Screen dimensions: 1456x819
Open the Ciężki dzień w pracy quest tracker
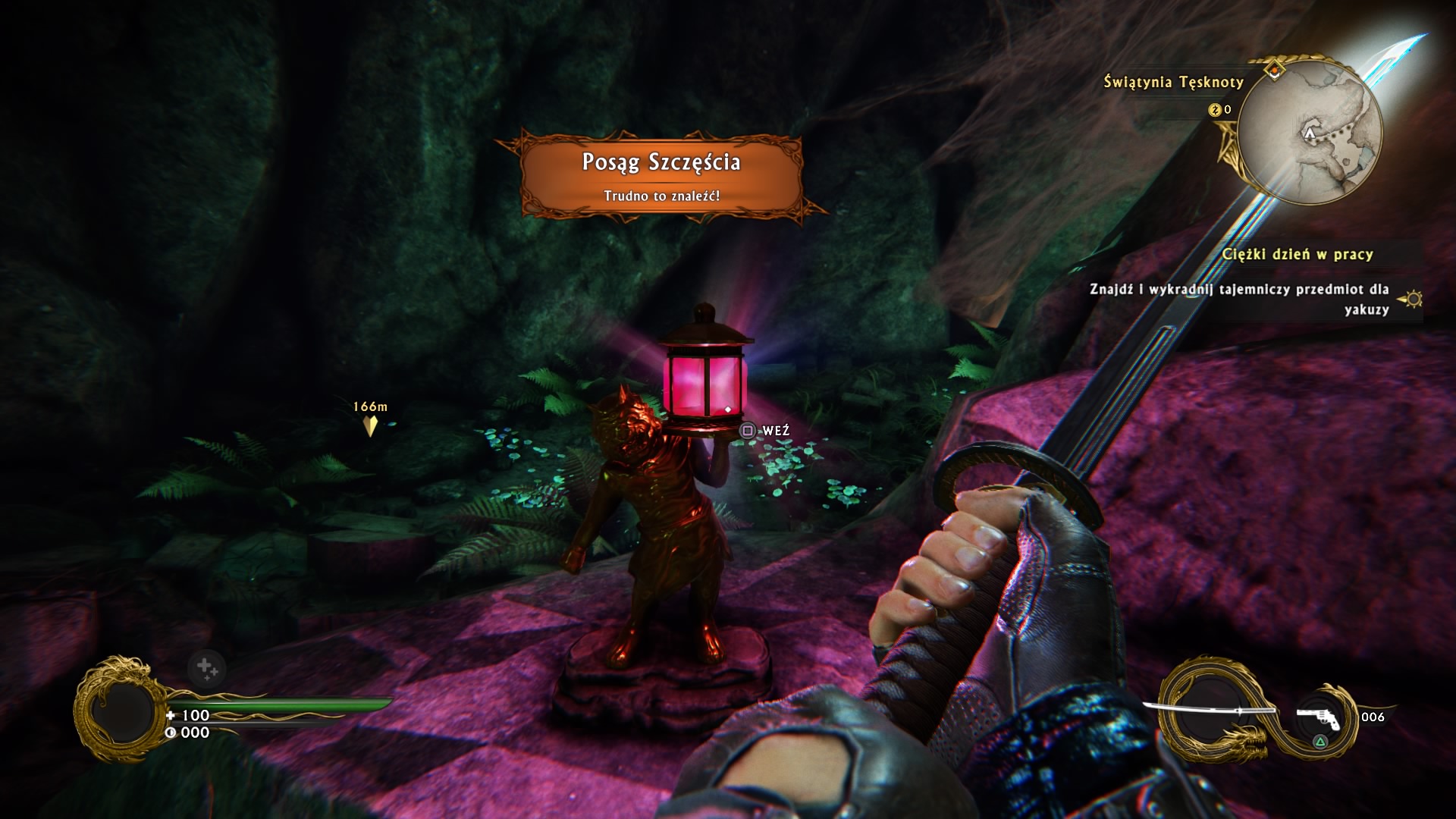click(1298, 254)
